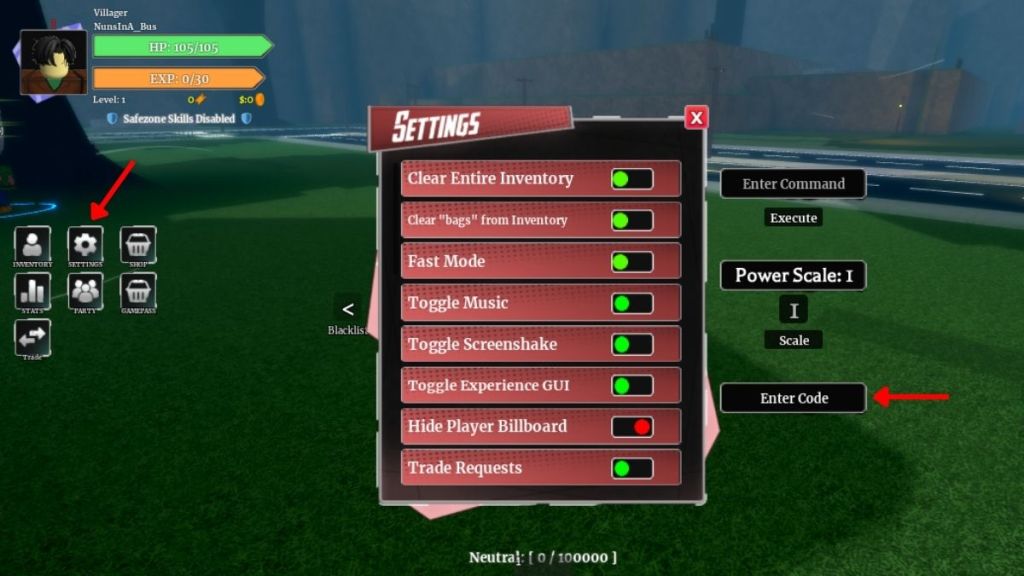The height and width of the screenshot is (576, 1024).
Task: Turn off Trade Requests toggle
Action: 632,468
